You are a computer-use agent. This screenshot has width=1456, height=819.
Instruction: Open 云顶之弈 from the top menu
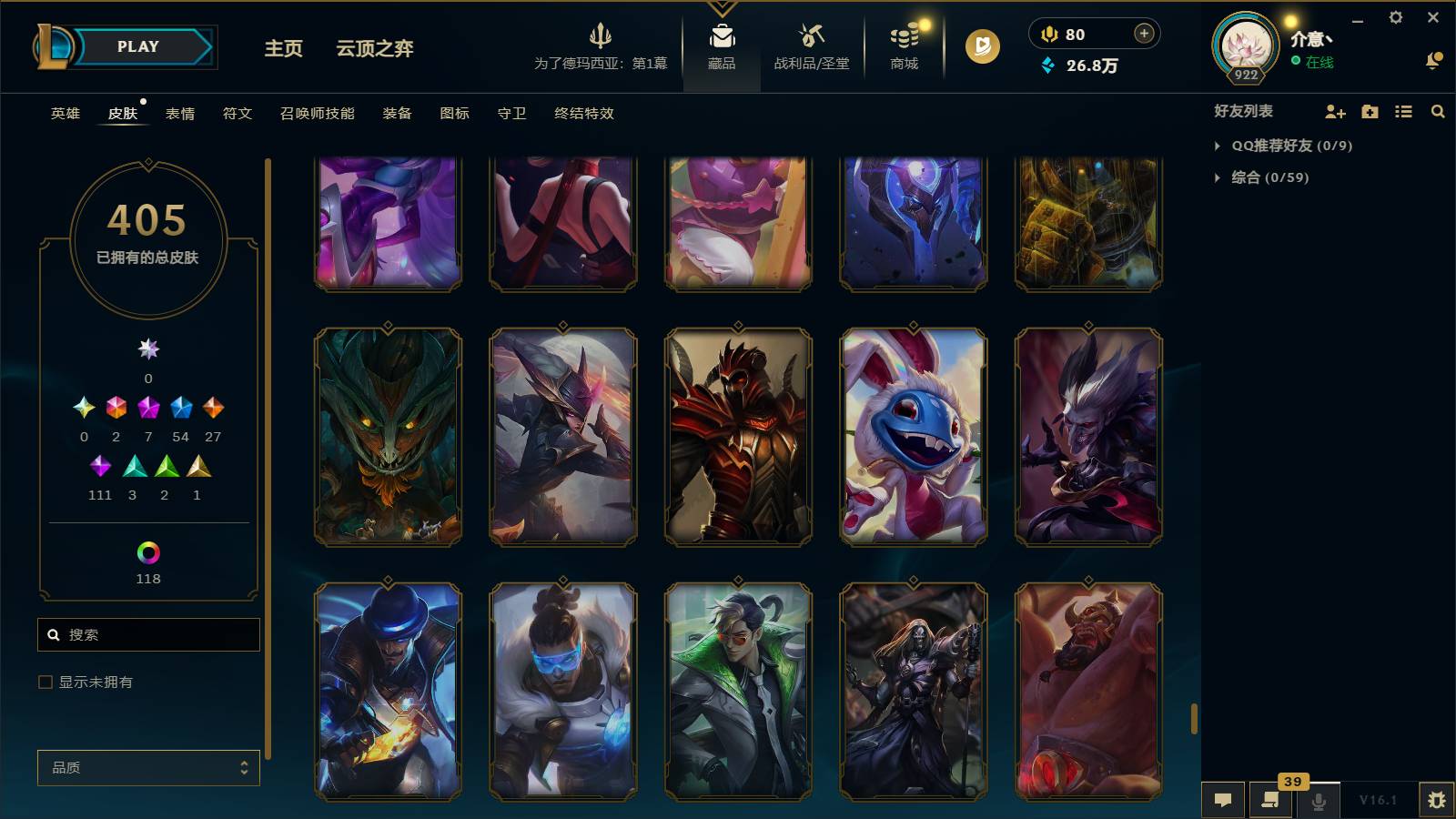[376, 48]
